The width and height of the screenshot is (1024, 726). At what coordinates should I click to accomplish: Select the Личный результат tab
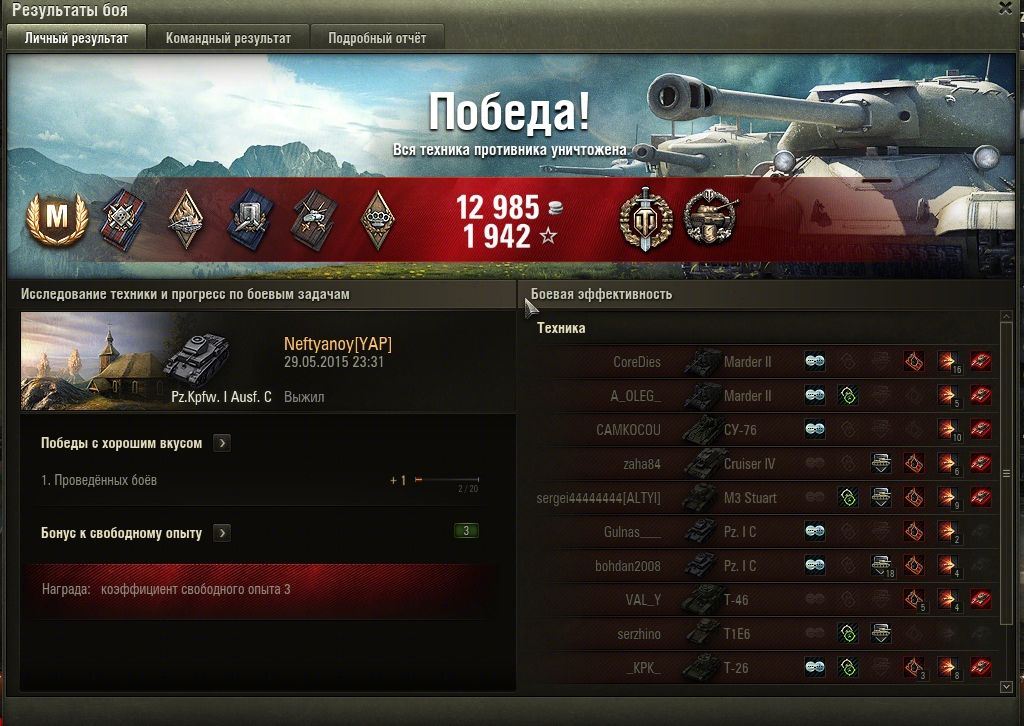[x=76, y=38]
